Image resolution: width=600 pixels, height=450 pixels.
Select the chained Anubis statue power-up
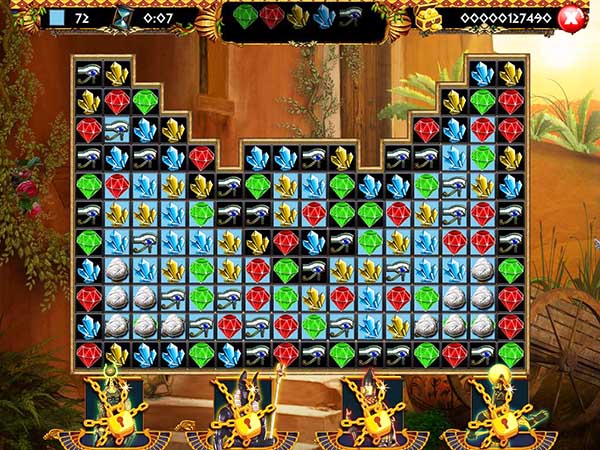click(238, 407)
